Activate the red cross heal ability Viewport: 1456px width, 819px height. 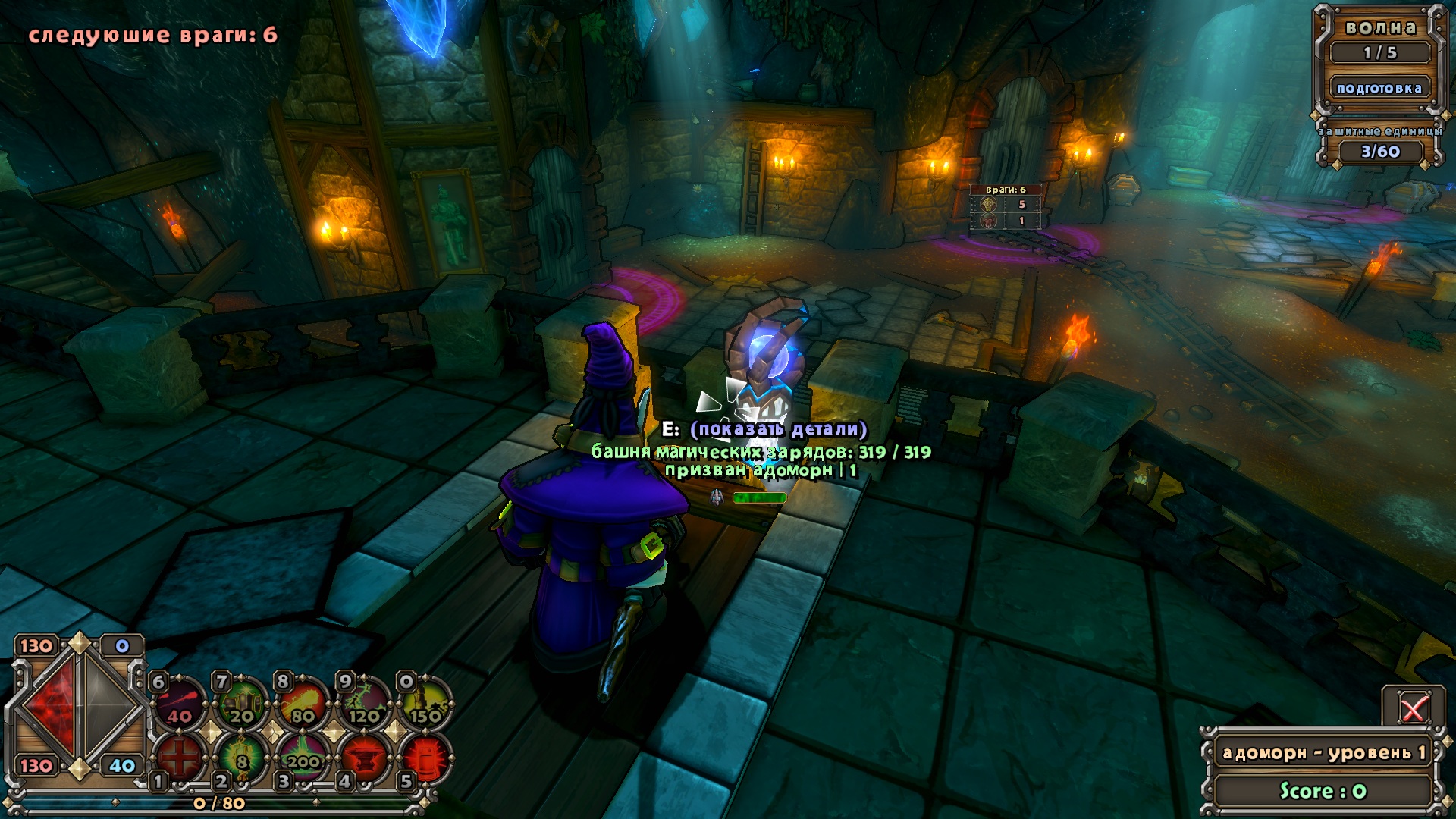[180, 757]
